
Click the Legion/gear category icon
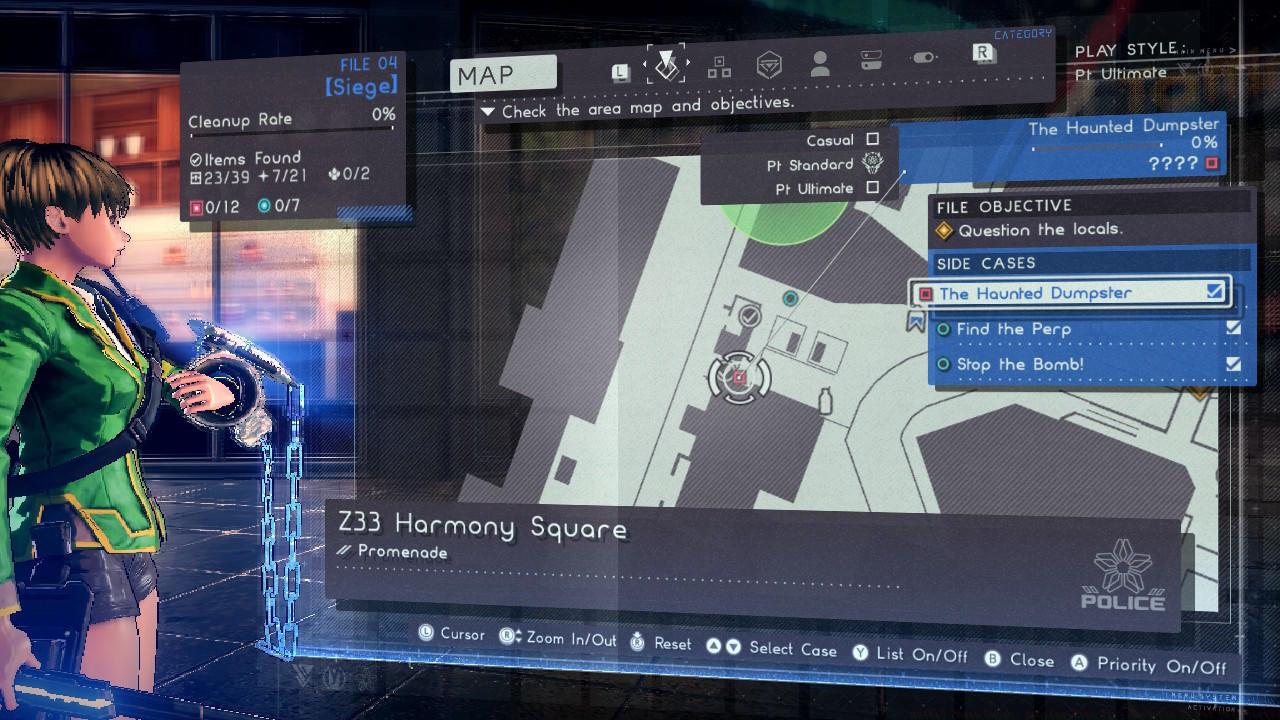pyautogui.click(x=923, y=60)
